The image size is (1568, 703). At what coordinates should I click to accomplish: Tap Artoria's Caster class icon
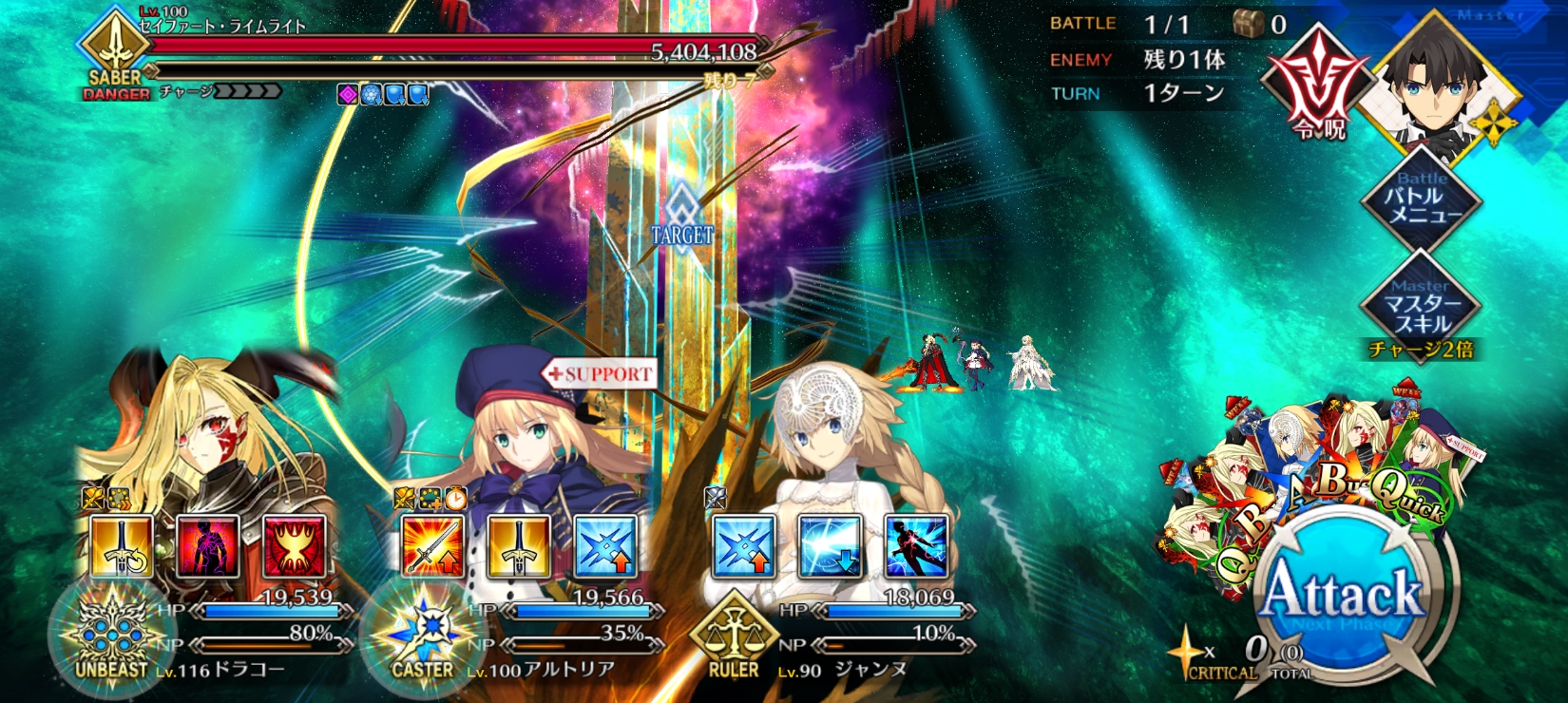point(423,636)
